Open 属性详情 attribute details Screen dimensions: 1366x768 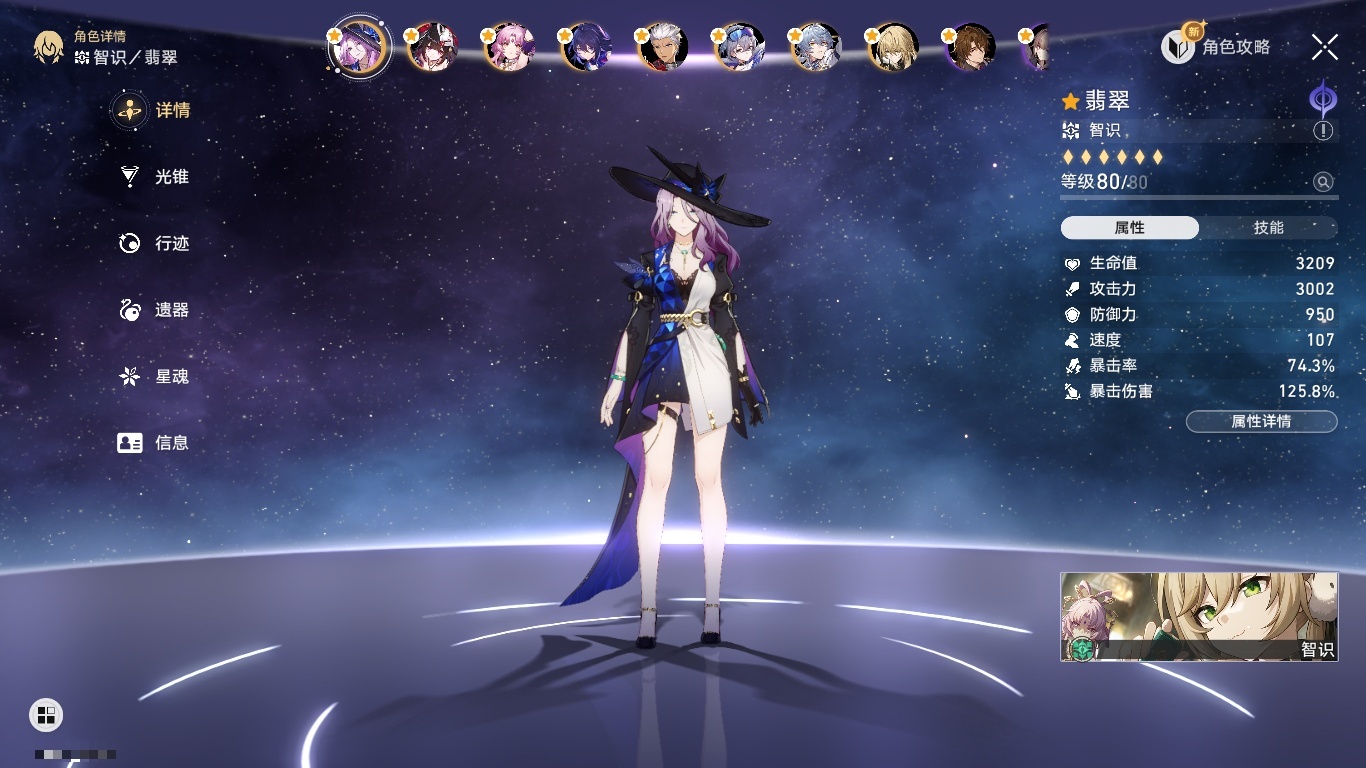1261,421
